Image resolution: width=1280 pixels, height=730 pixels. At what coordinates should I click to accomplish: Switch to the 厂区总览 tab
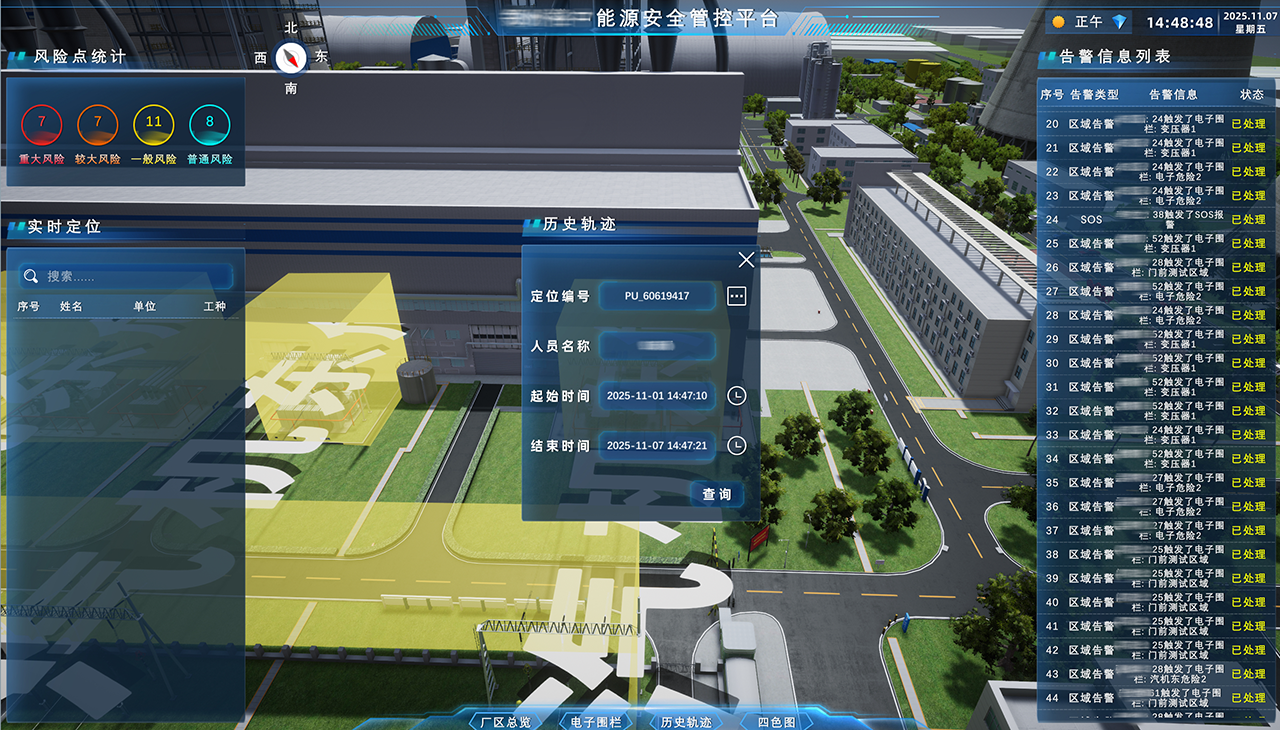[x=505, y=721]
